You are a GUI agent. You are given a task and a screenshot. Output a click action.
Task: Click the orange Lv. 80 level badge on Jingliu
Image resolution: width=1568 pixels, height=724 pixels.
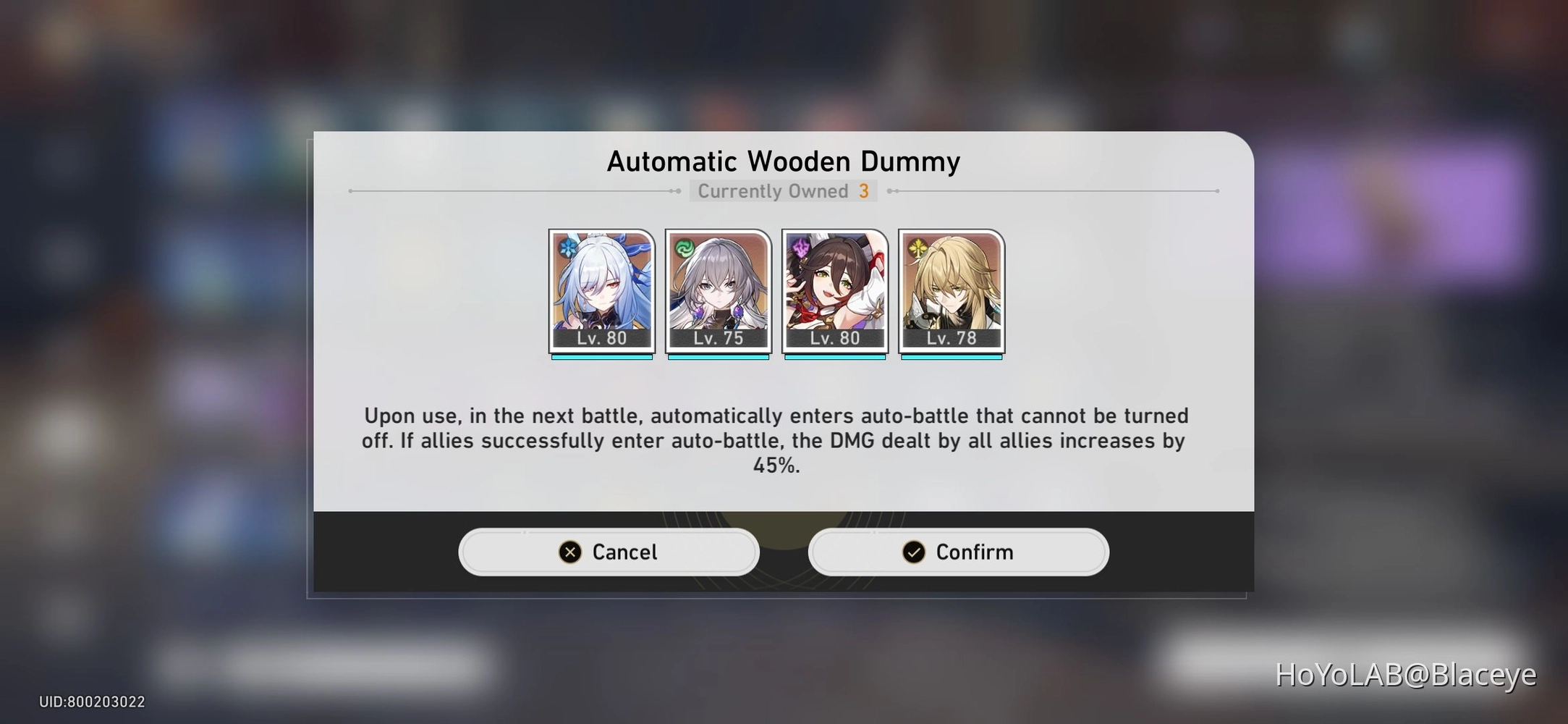point(602,337)
